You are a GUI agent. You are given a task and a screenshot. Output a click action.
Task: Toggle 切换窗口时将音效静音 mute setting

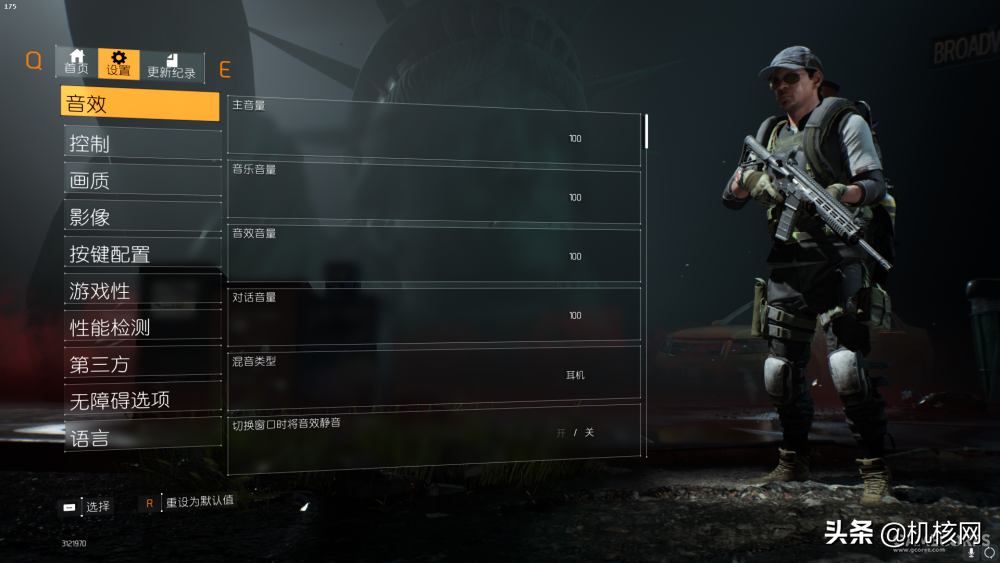[x=575, y=433]
